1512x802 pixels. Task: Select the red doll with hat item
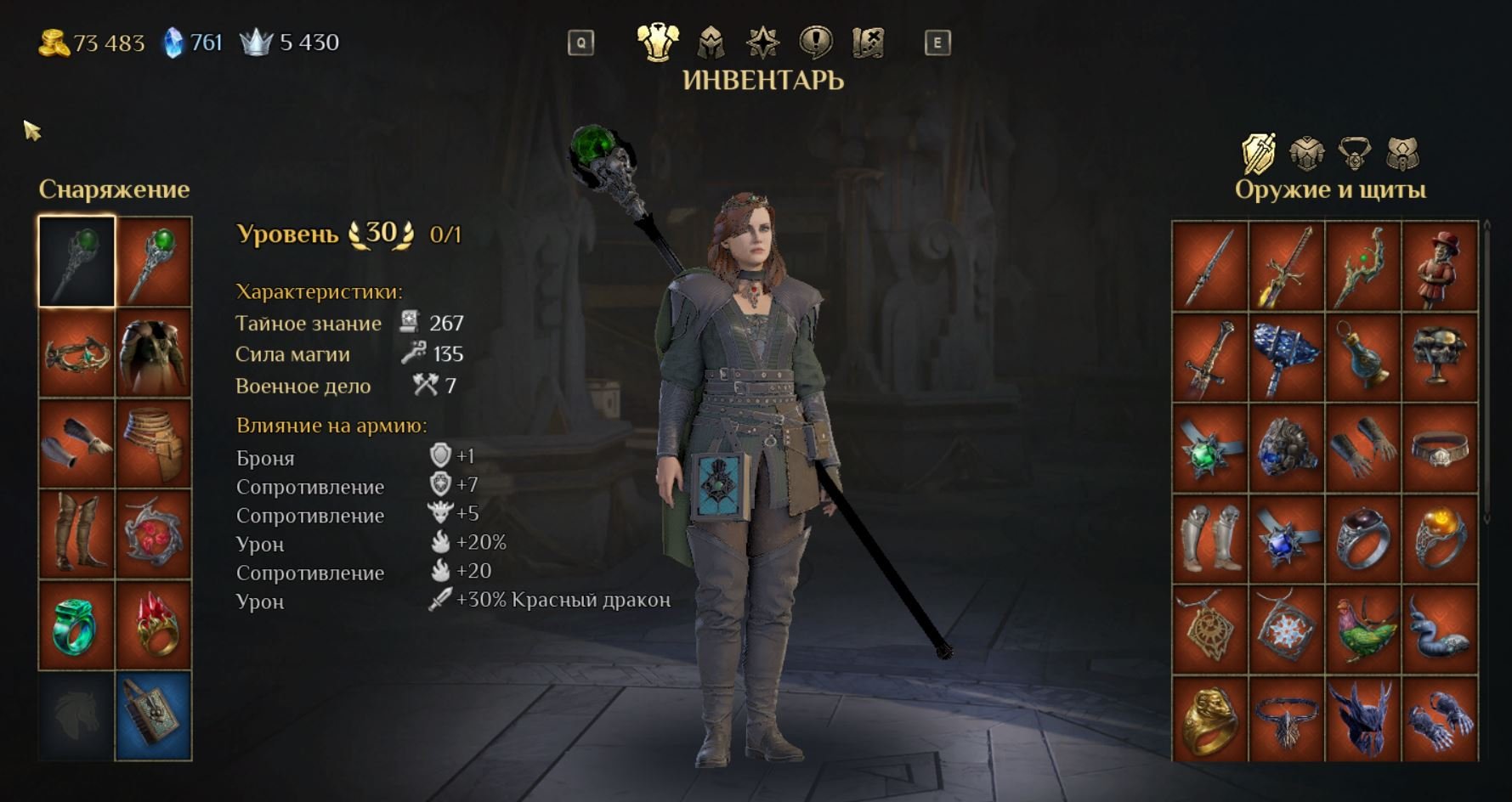click(1440, 266)
